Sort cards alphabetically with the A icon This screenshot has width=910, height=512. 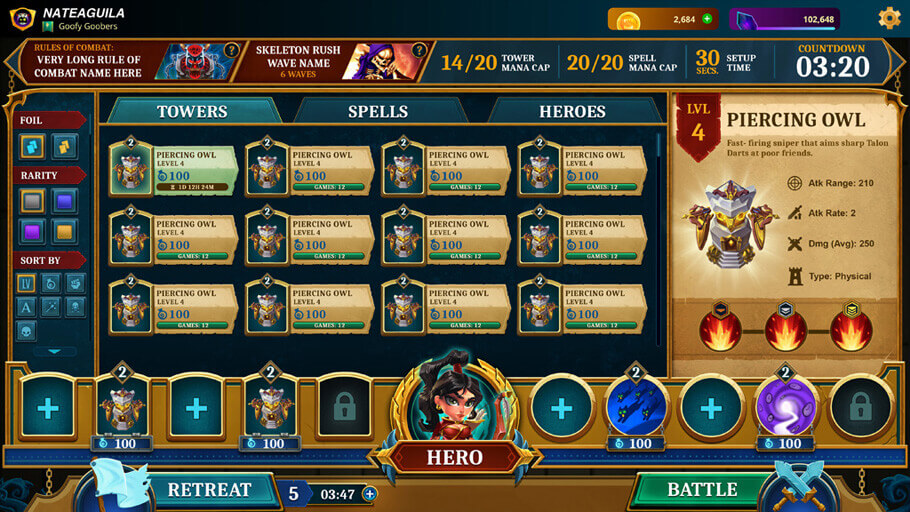[x=27, y=307]
